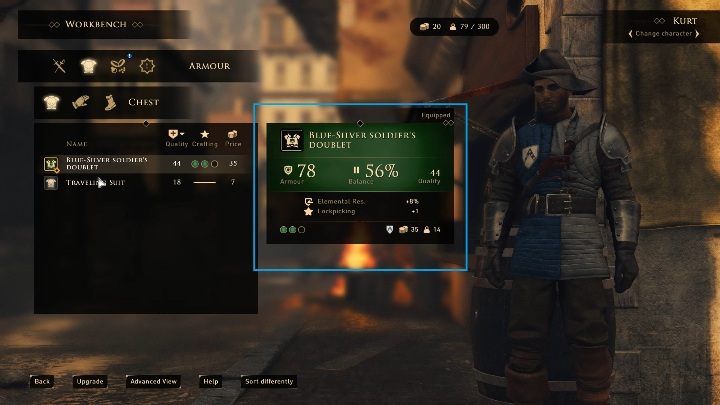Screen dimensions: 720x405
Task: Upgrade the selected armour
Action: point(89,381)
